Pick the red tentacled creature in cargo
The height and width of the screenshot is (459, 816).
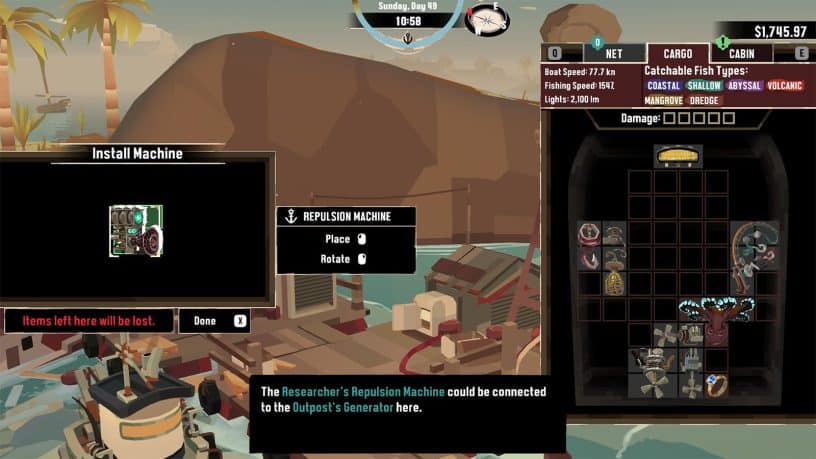pos(716,320)
